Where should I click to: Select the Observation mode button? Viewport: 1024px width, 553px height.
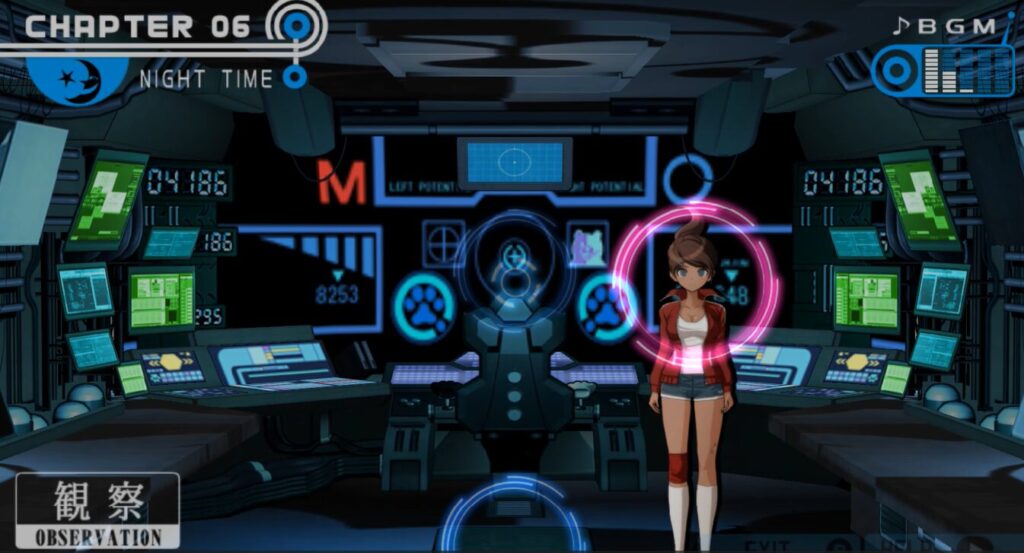(x=98, y=510)
